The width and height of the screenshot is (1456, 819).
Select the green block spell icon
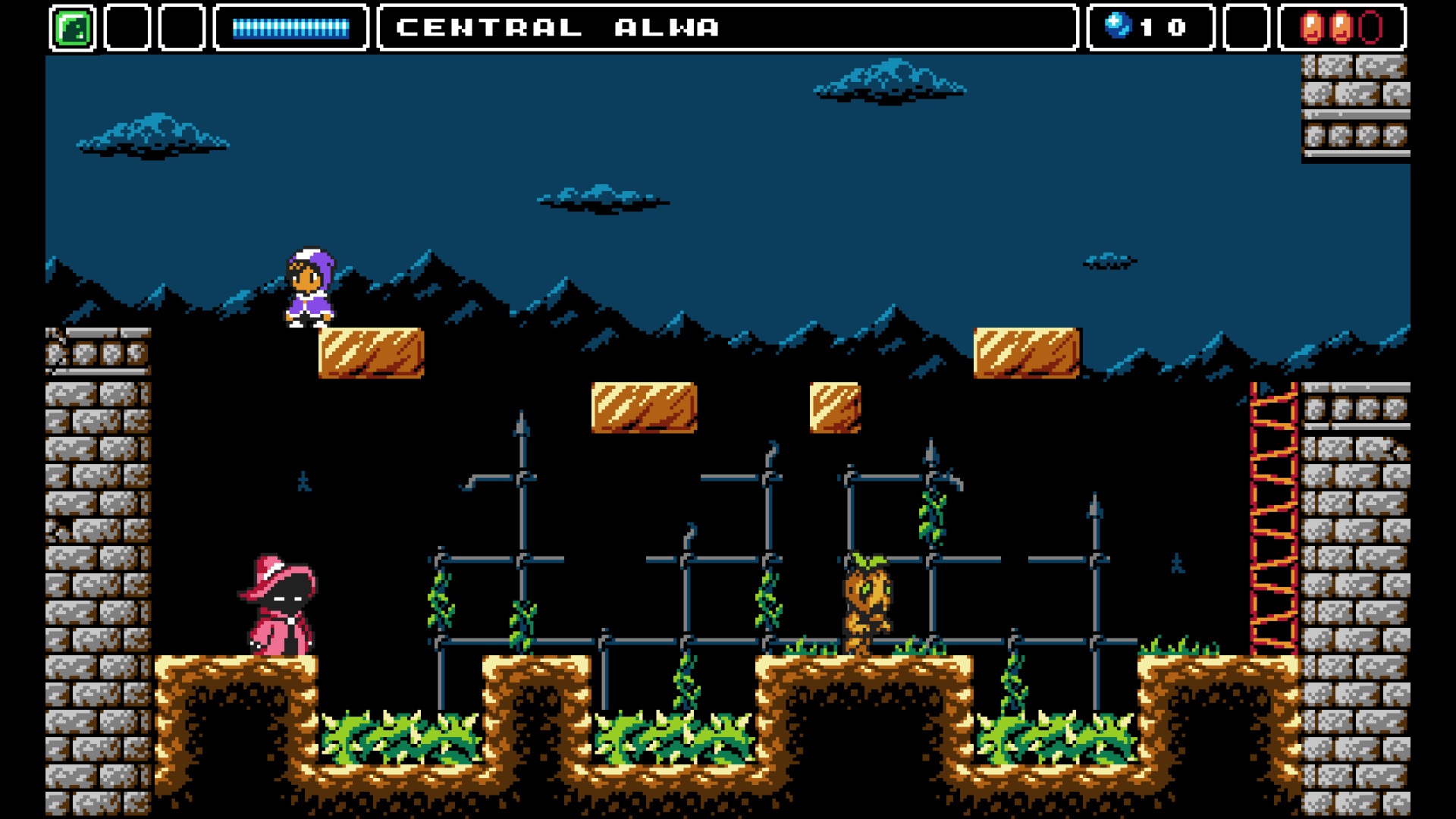click(73, 28)
